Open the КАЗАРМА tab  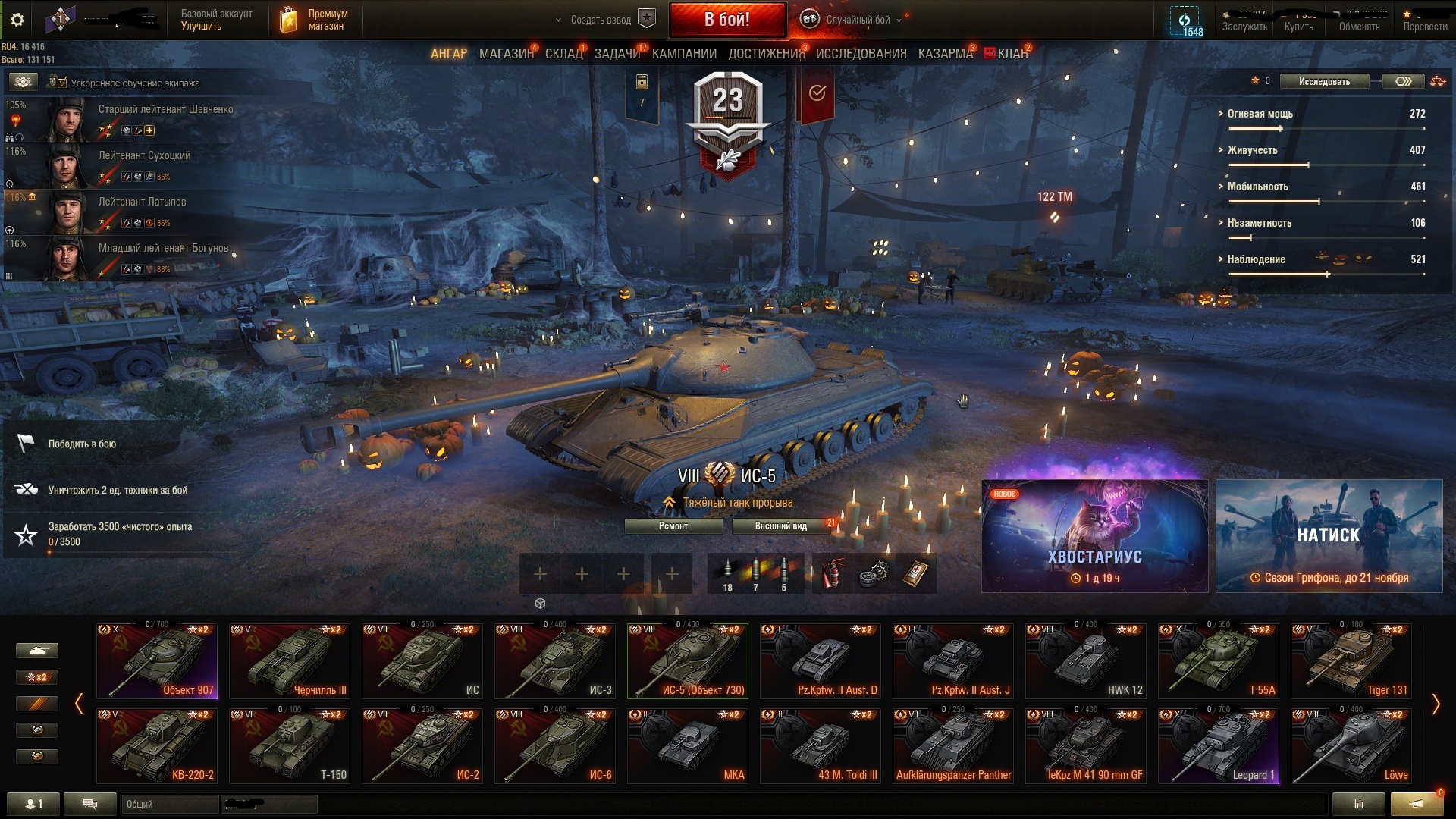point(945,54)
